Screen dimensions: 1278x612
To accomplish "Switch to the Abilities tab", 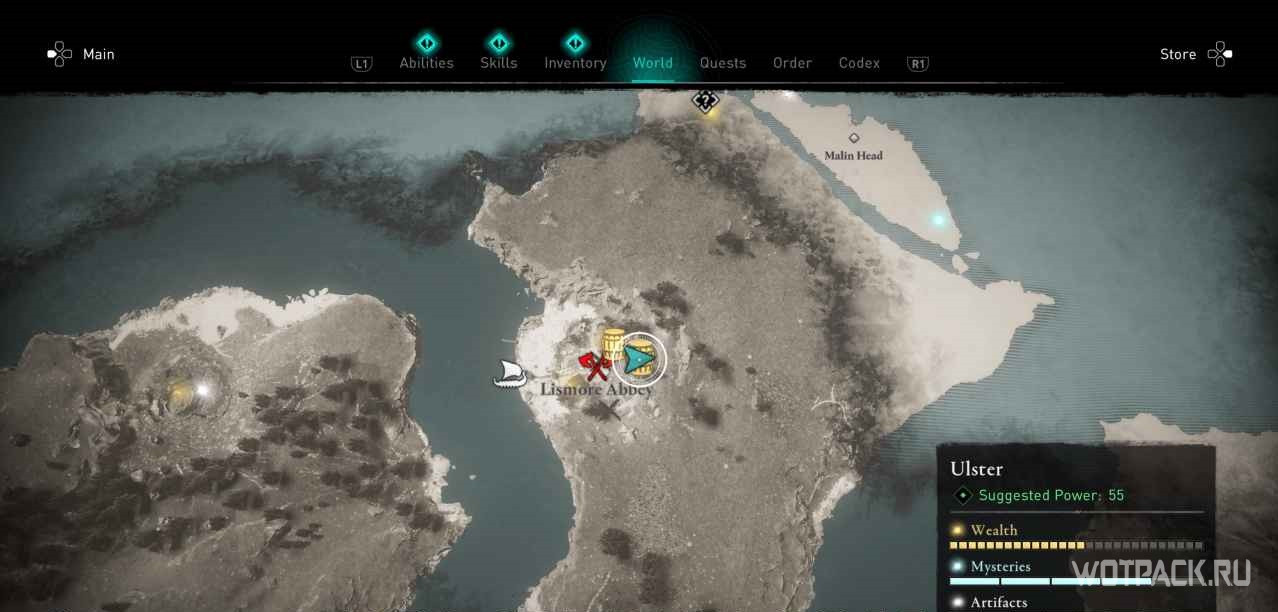I will [x=426, y=63].
